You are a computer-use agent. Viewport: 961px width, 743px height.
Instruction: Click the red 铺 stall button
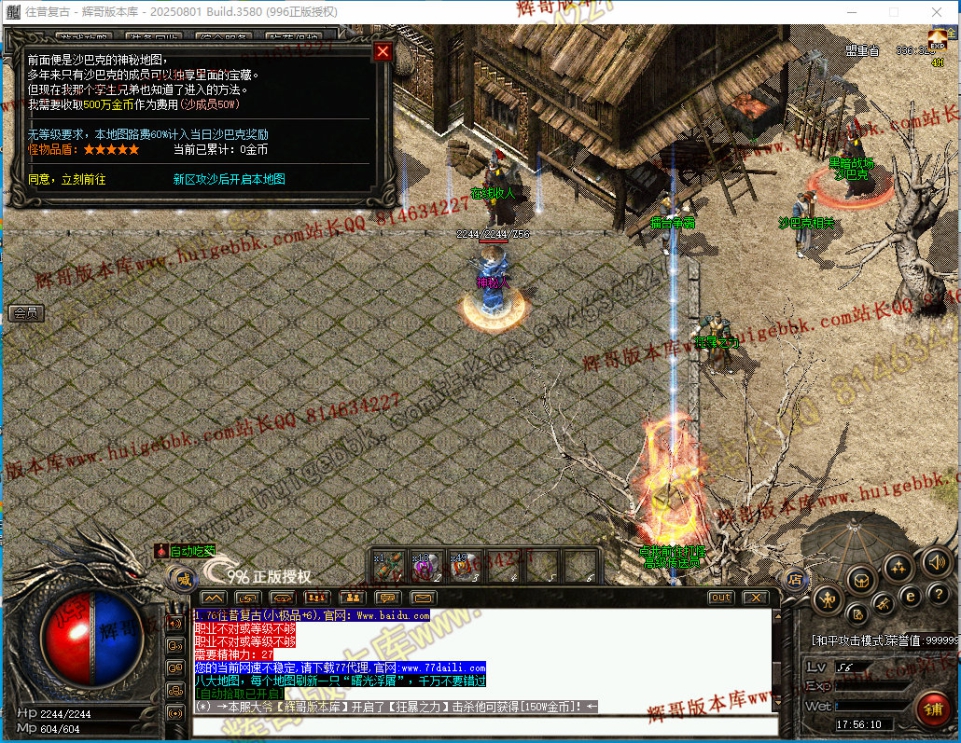(x=934, y=710)
